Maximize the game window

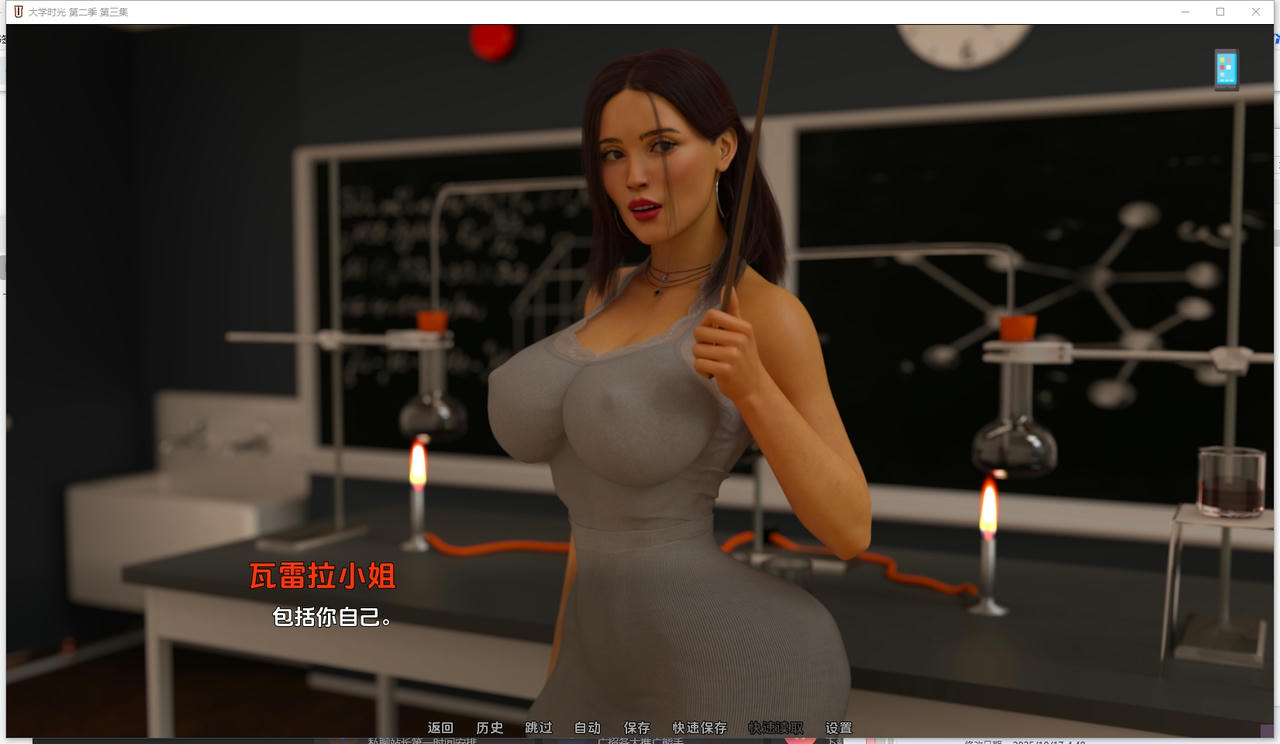pos(1220,11)
